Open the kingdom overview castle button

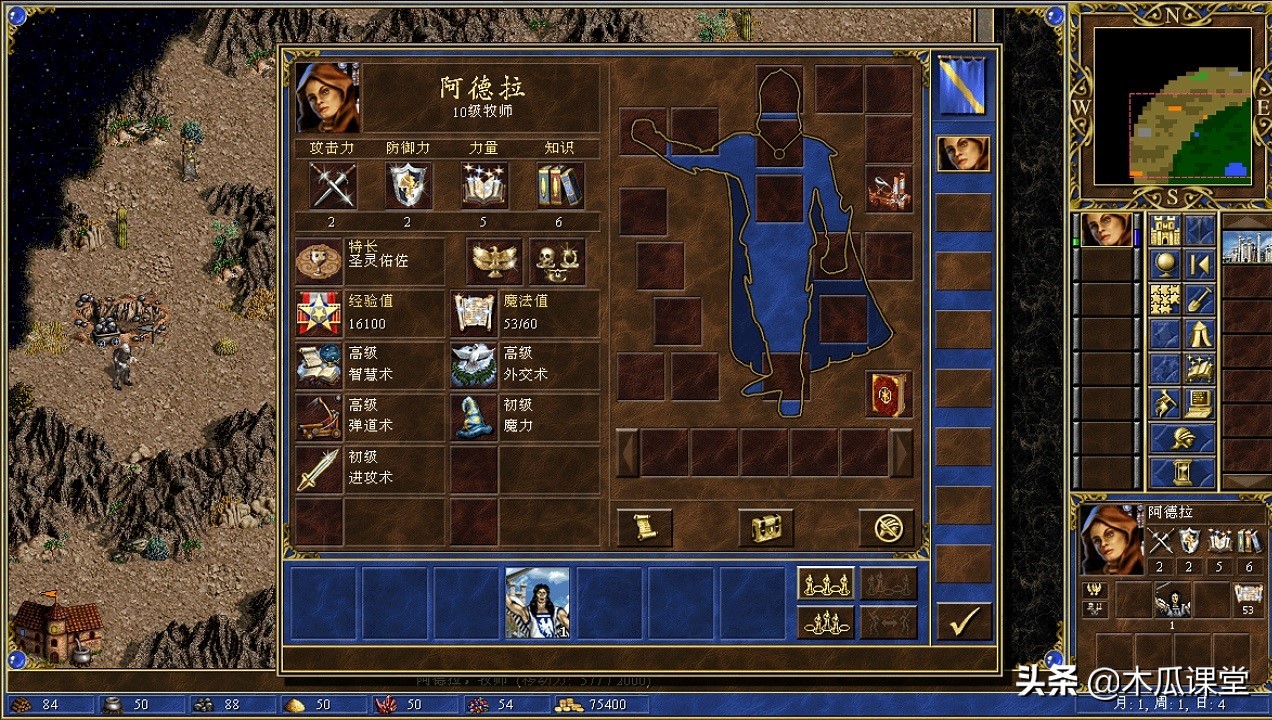point(1164,231)
